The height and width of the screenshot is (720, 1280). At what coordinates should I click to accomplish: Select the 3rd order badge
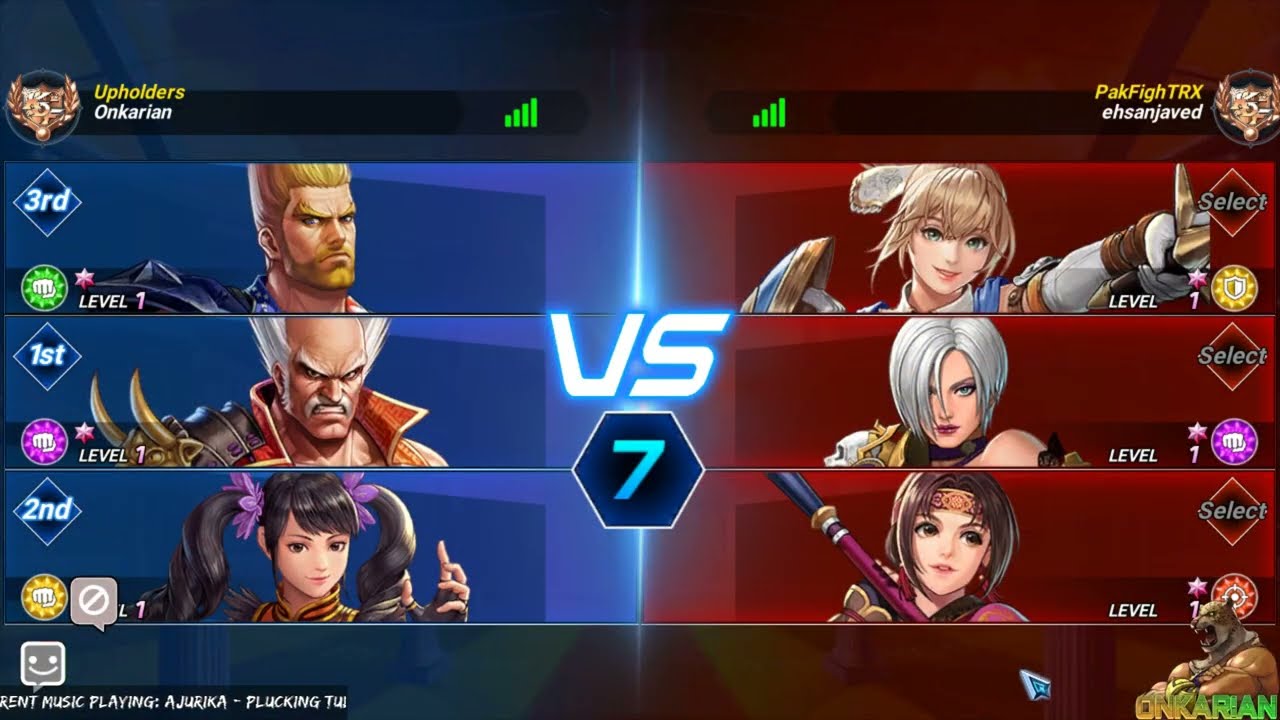47,202
